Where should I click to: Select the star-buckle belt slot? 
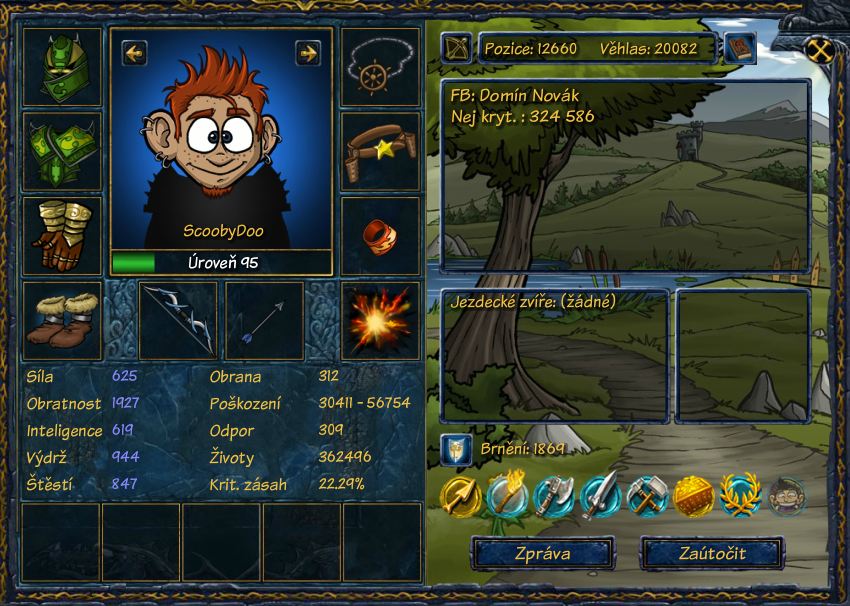[380, 151]
